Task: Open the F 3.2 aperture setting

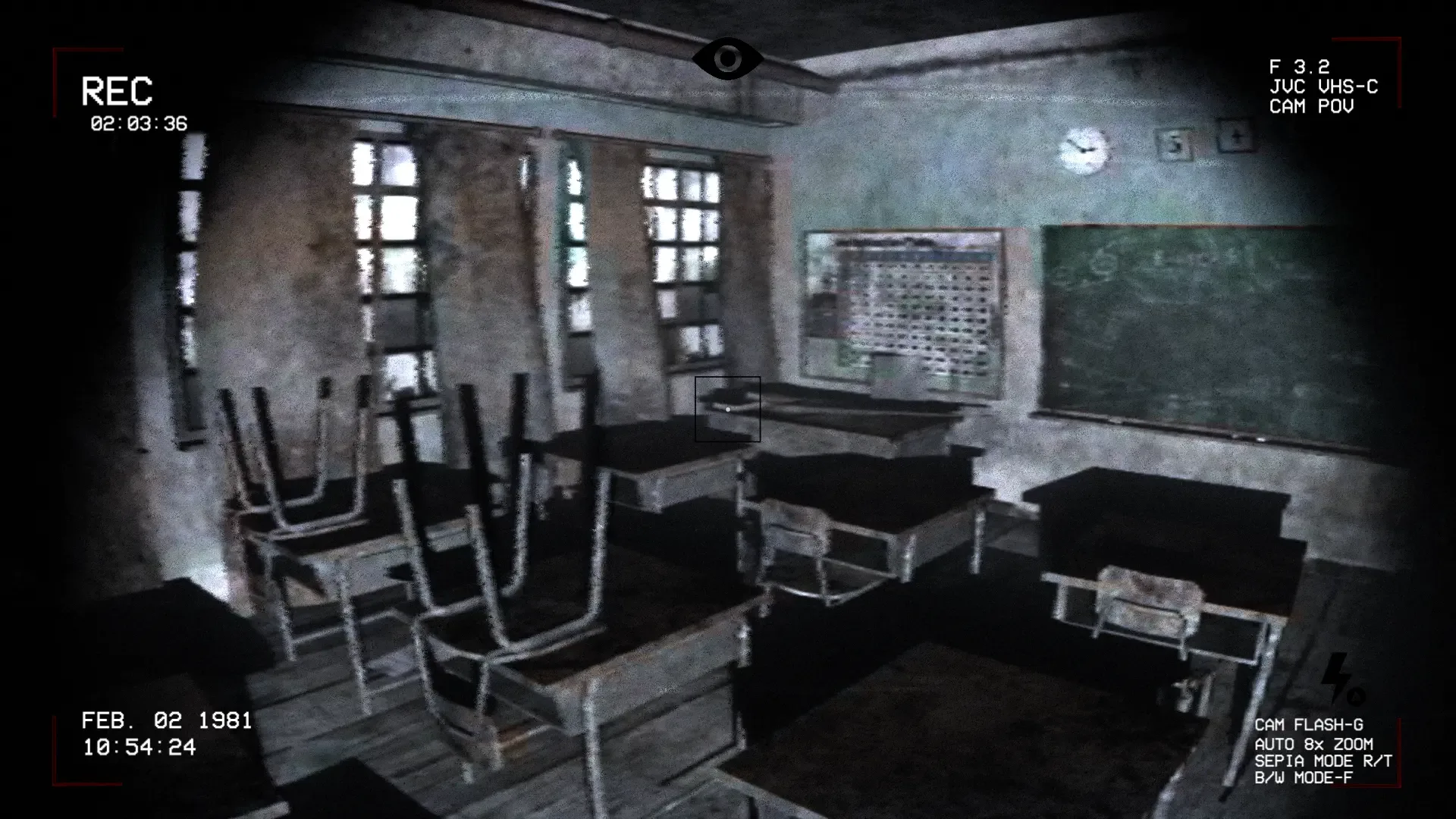Action: coord(1299,67)
